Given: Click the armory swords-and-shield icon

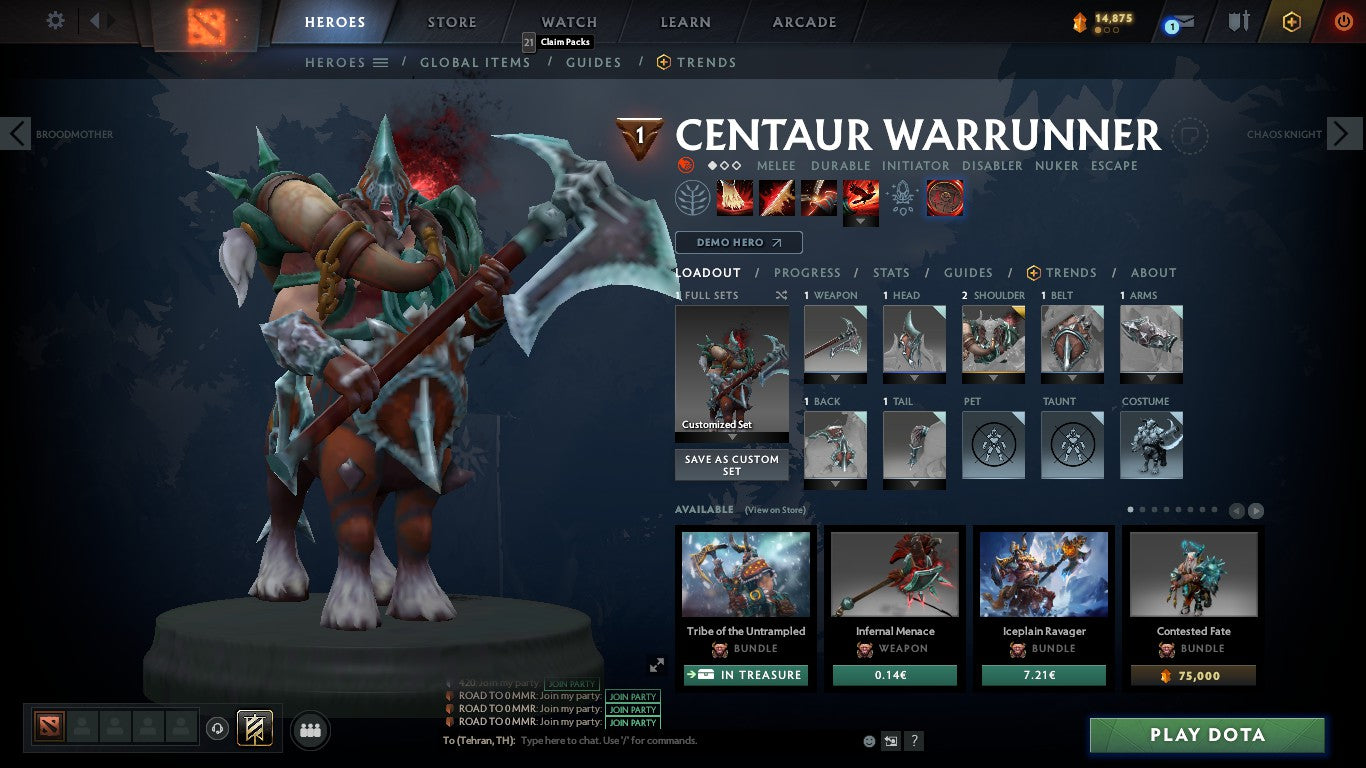Looking at the screenshot, I should pyautogui.click(x=1237, y=20).
